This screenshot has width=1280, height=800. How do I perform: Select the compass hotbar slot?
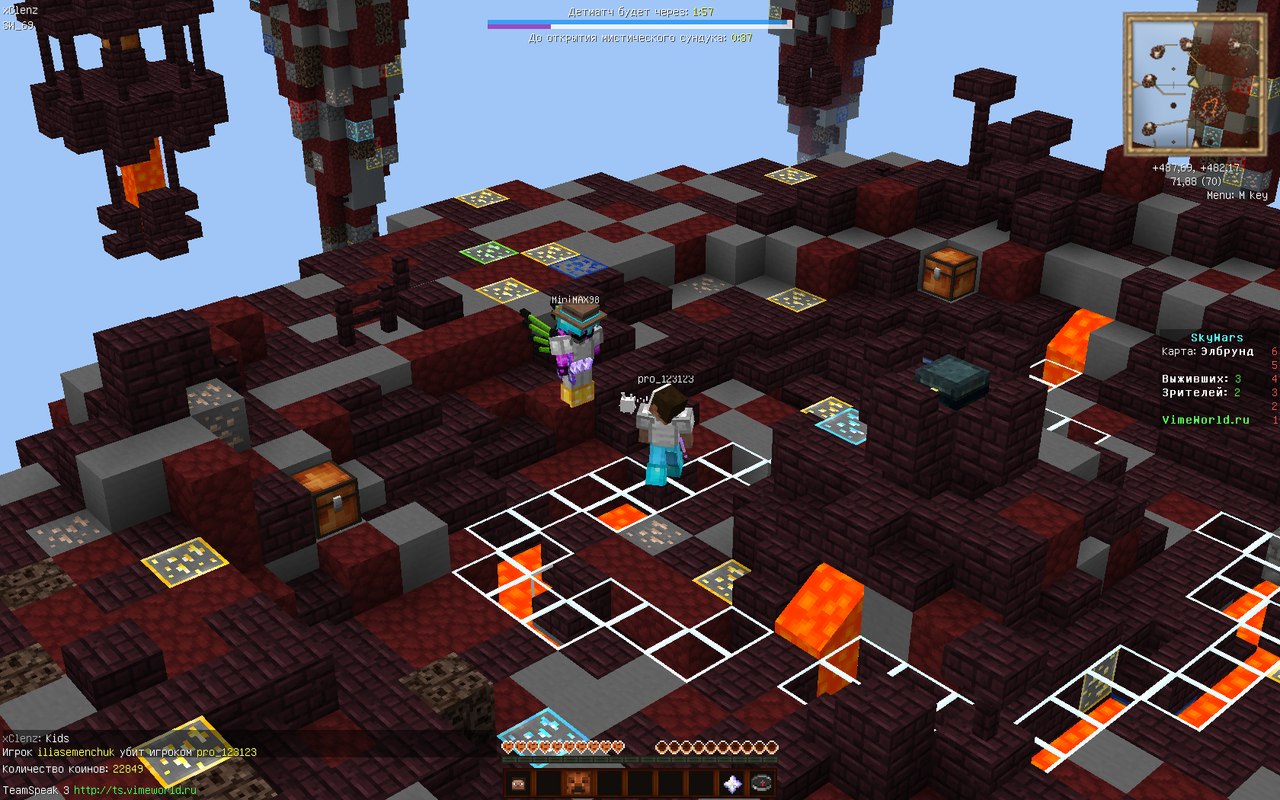tap(761, 783)
